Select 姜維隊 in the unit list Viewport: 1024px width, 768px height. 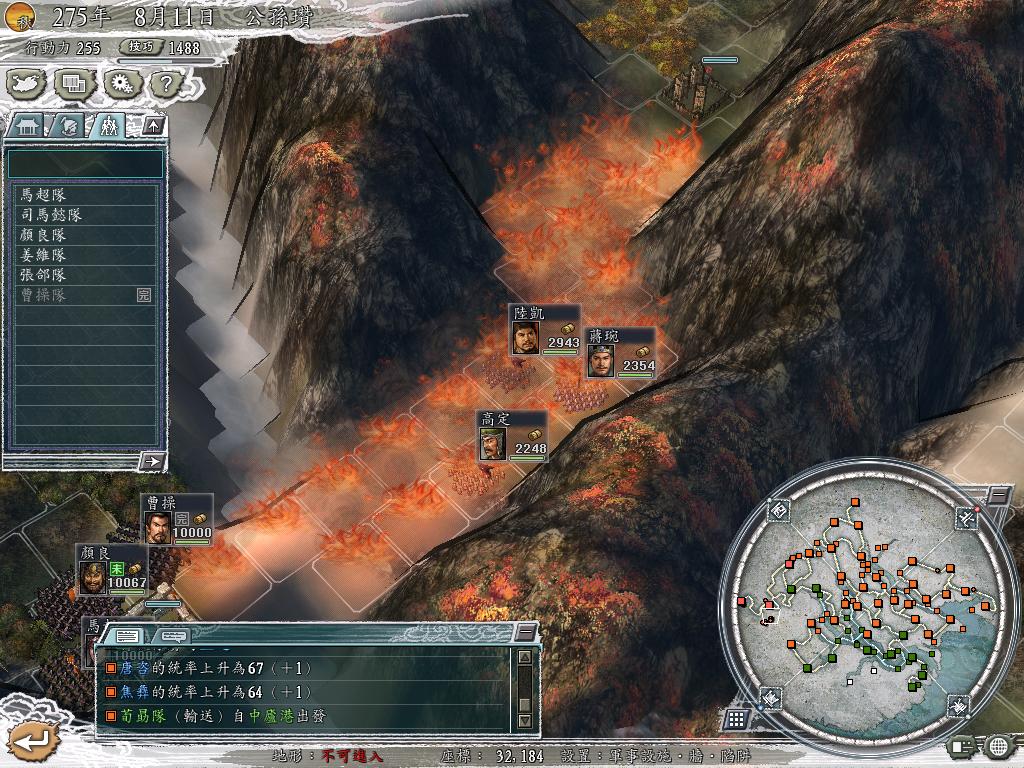85,255
